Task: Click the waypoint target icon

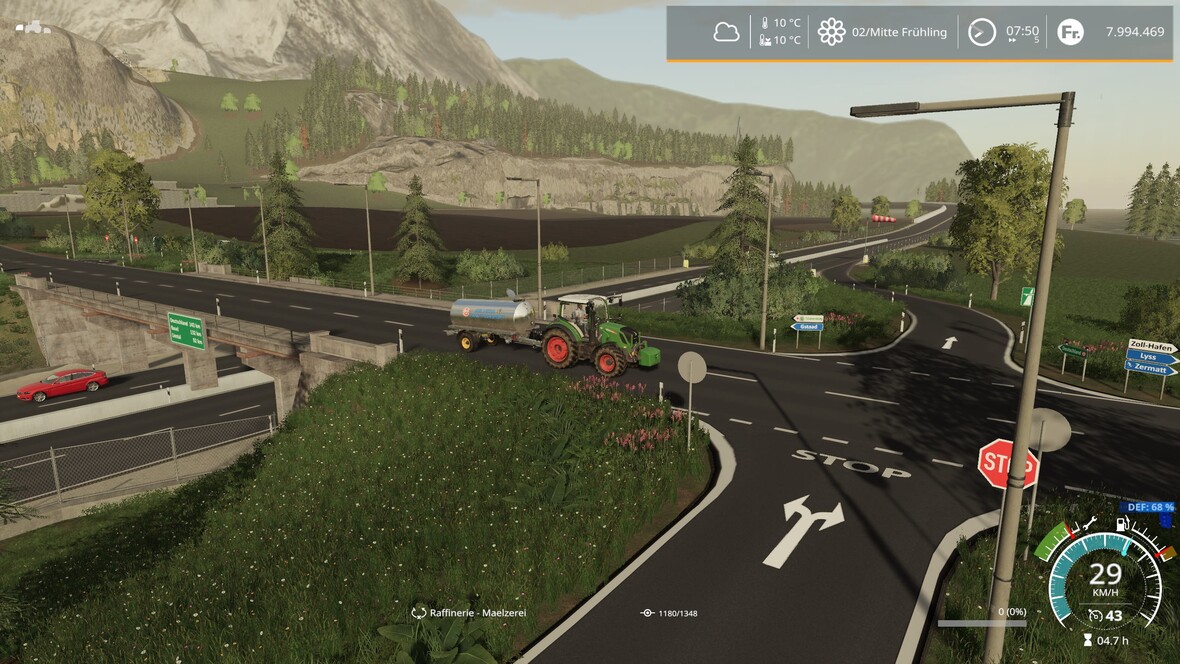Action: point(648,612)
